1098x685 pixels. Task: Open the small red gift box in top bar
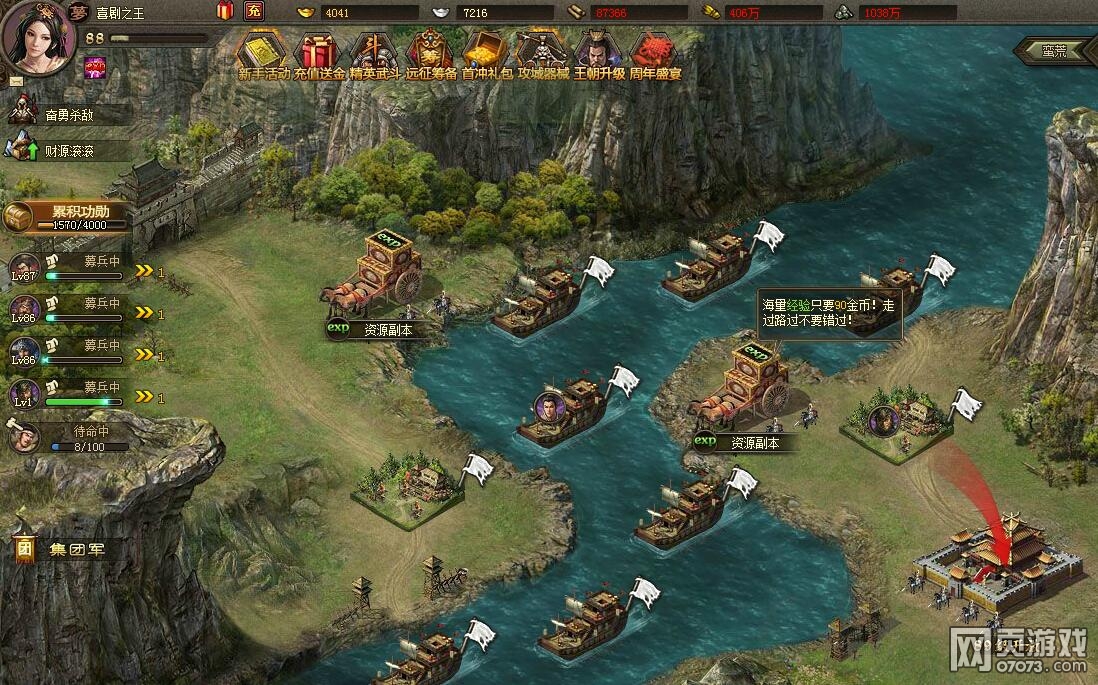point(224,12)
